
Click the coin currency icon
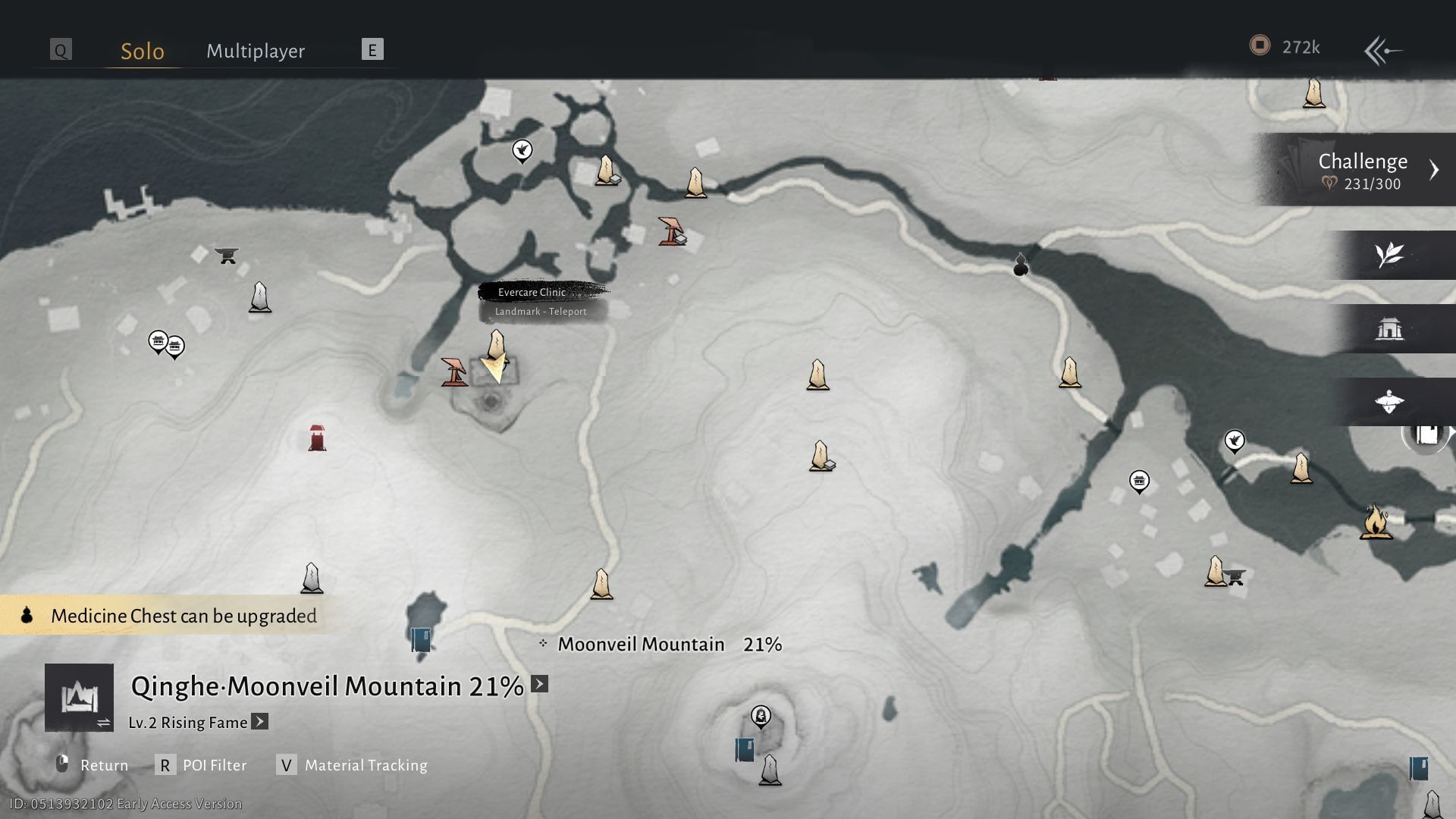[1260, 46]
